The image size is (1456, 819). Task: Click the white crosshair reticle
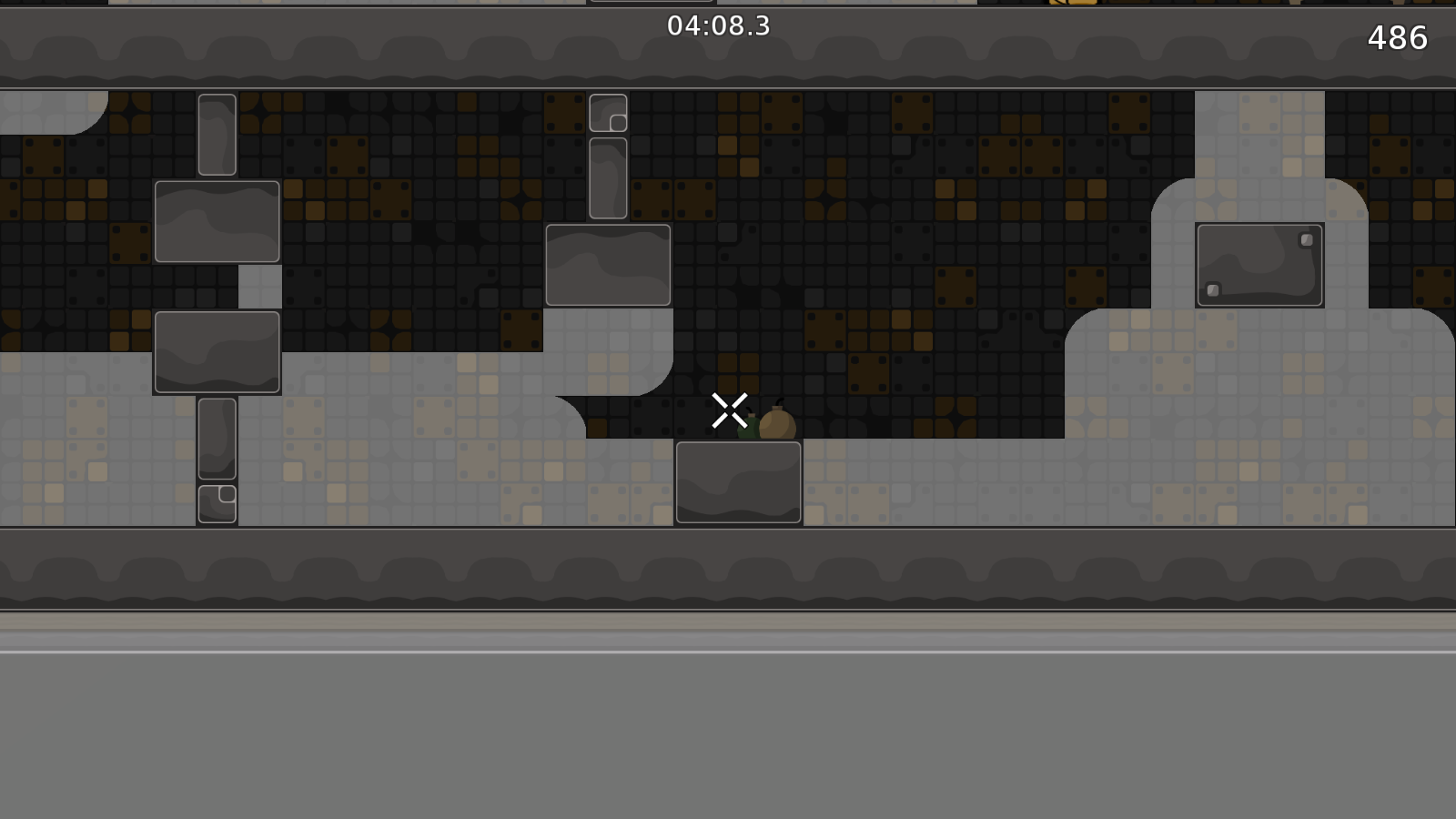730,409
